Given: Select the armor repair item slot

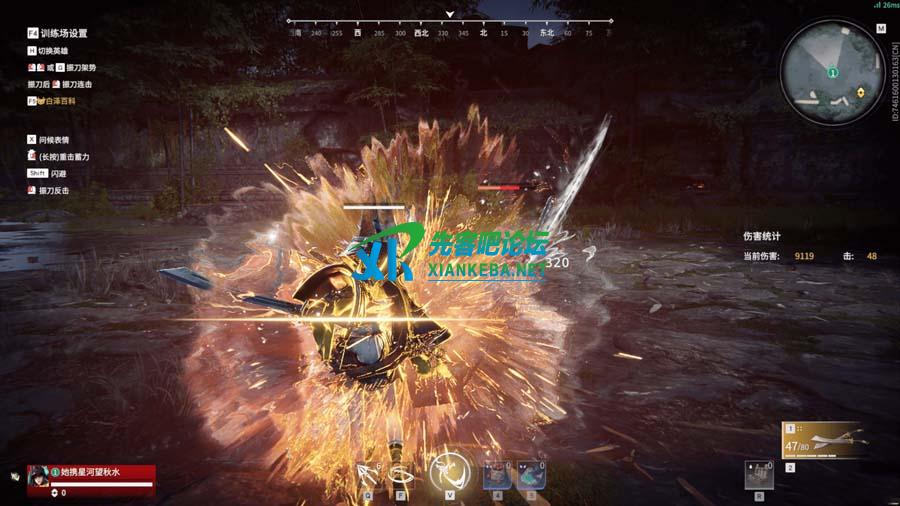Looking at the screenshot, I should [497, 474].
